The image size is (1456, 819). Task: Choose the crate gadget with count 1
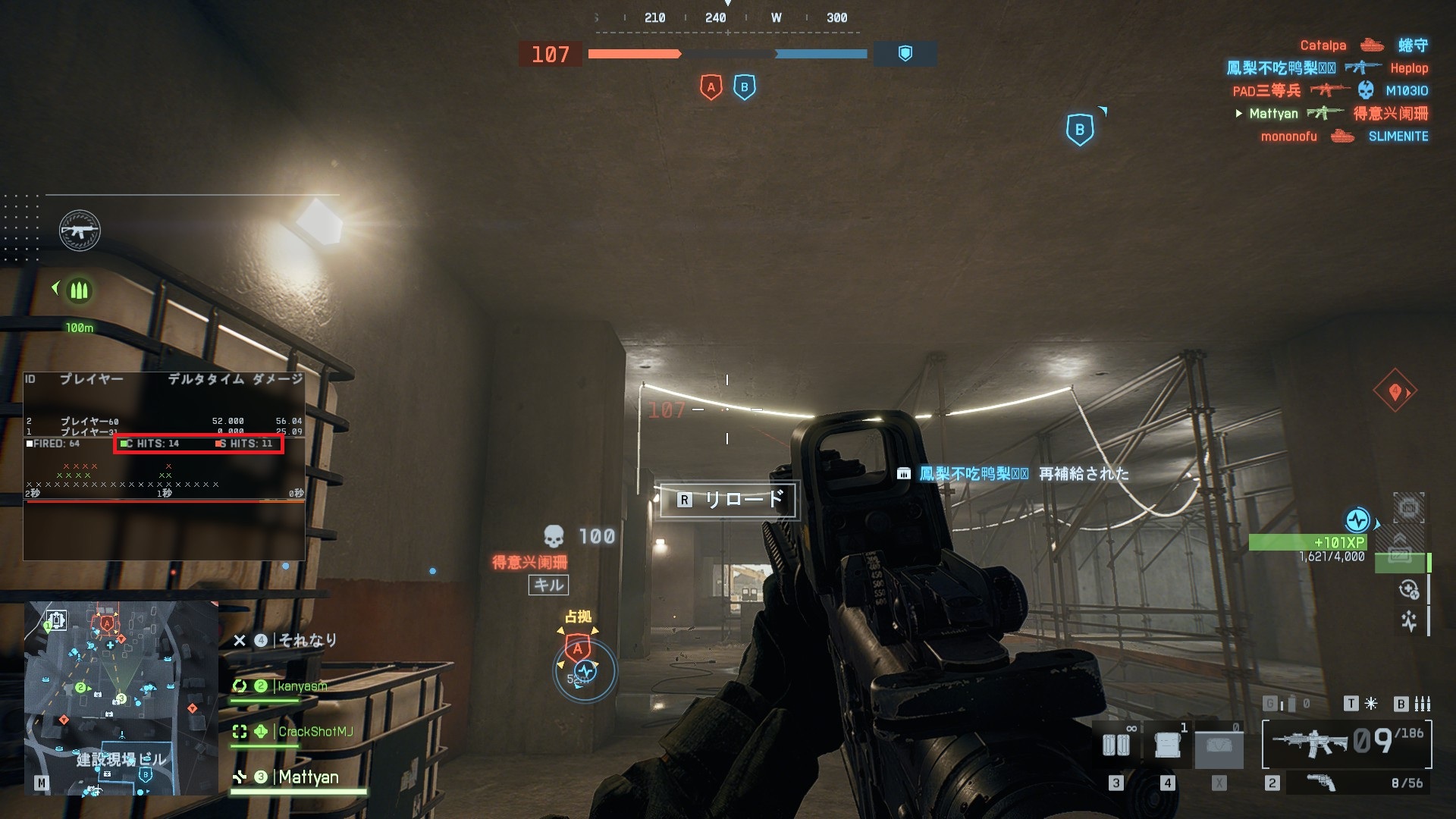coord(1168,745)
